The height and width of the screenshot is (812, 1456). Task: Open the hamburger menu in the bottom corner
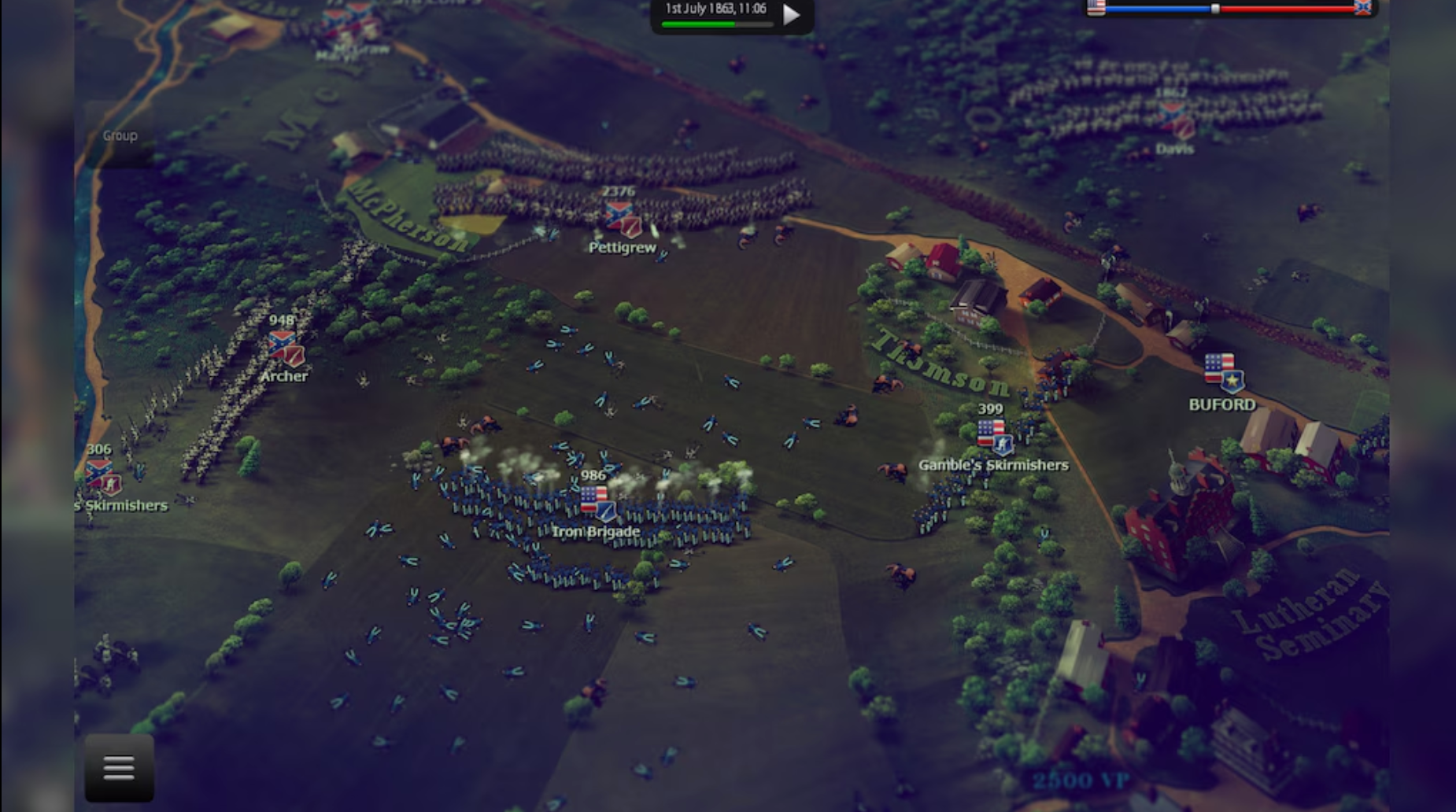tap(118, 766)
